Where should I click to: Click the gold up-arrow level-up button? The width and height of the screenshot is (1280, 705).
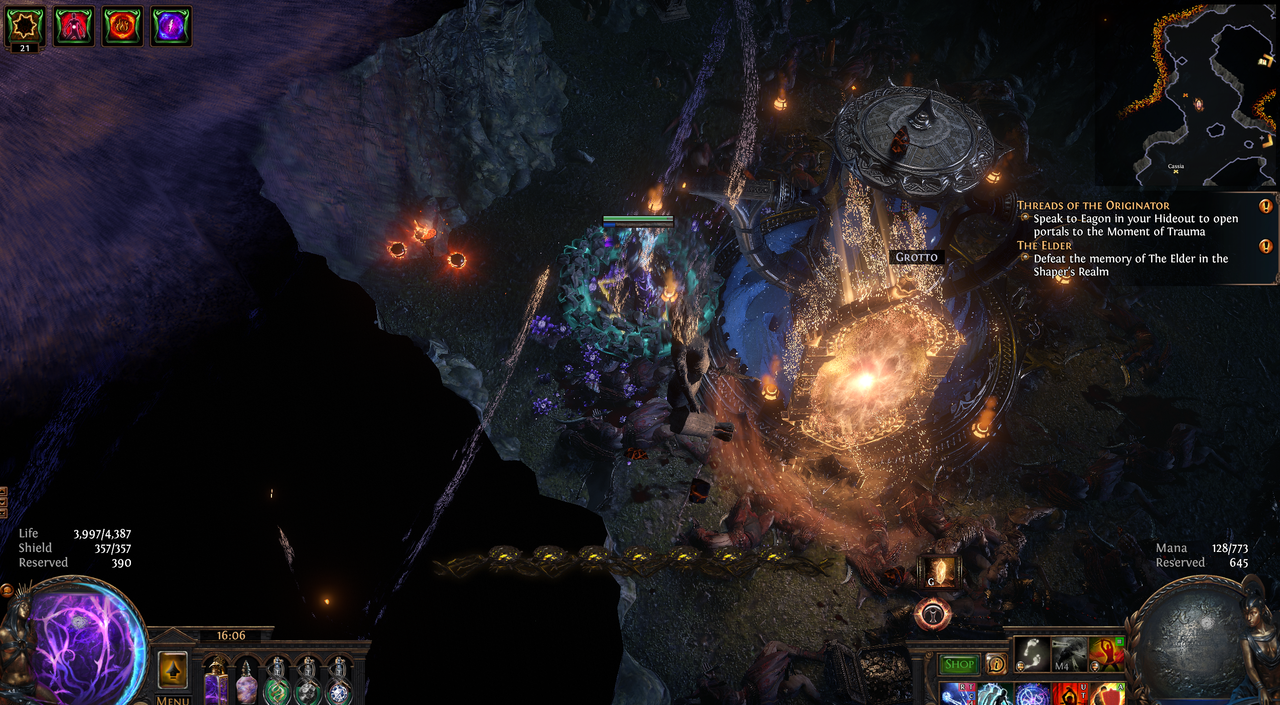point(173,668)
